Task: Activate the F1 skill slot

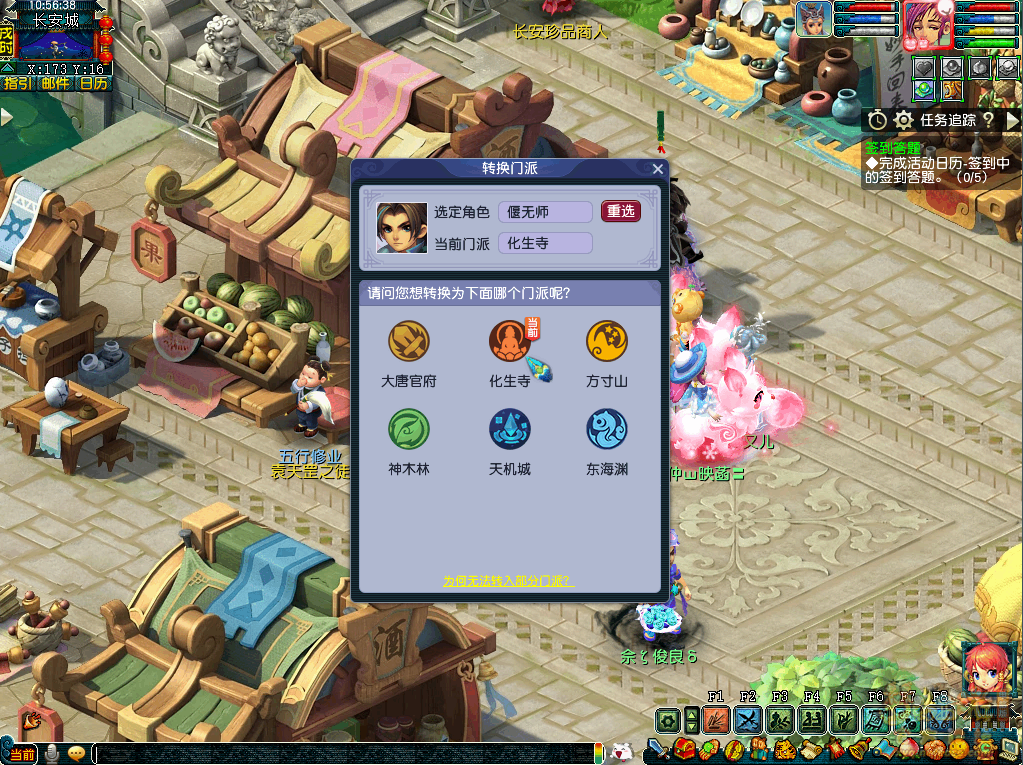Action: click(716, 718)
